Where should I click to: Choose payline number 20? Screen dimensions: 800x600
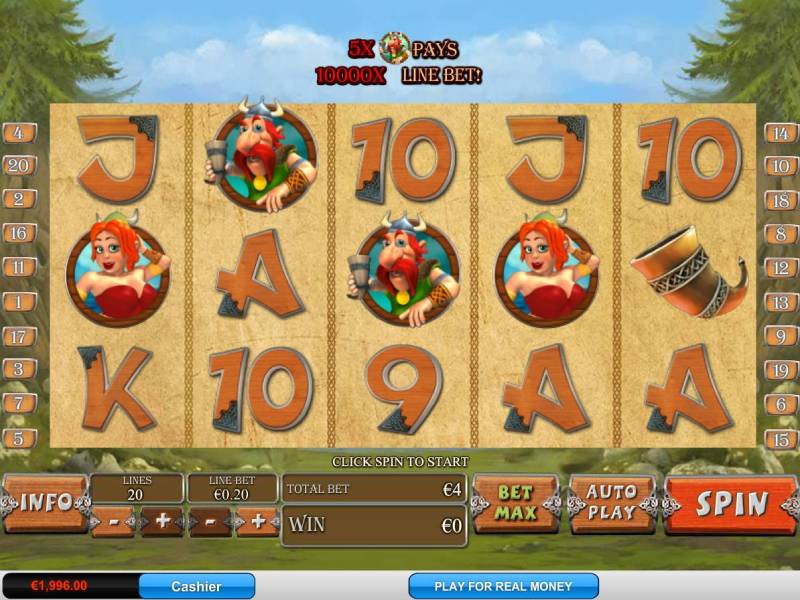(x=19, y=166)
